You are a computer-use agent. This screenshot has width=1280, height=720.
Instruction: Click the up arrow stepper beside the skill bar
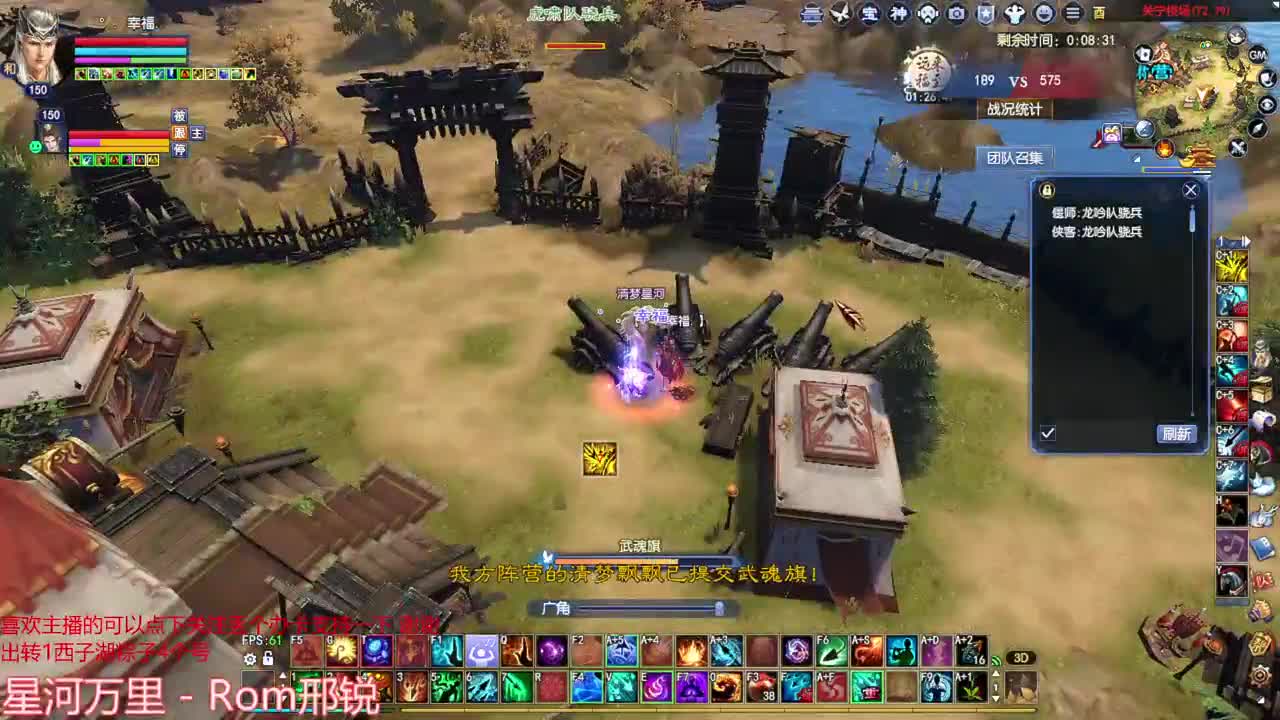tap(995, 673)
